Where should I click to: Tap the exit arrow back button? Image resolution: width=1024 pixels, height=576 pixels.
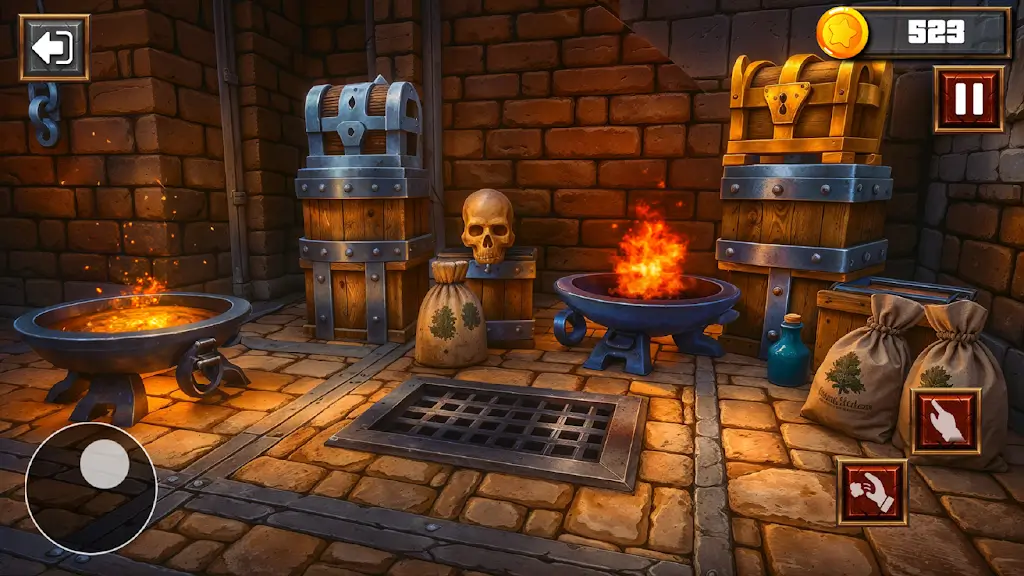(x=54, y=47)
